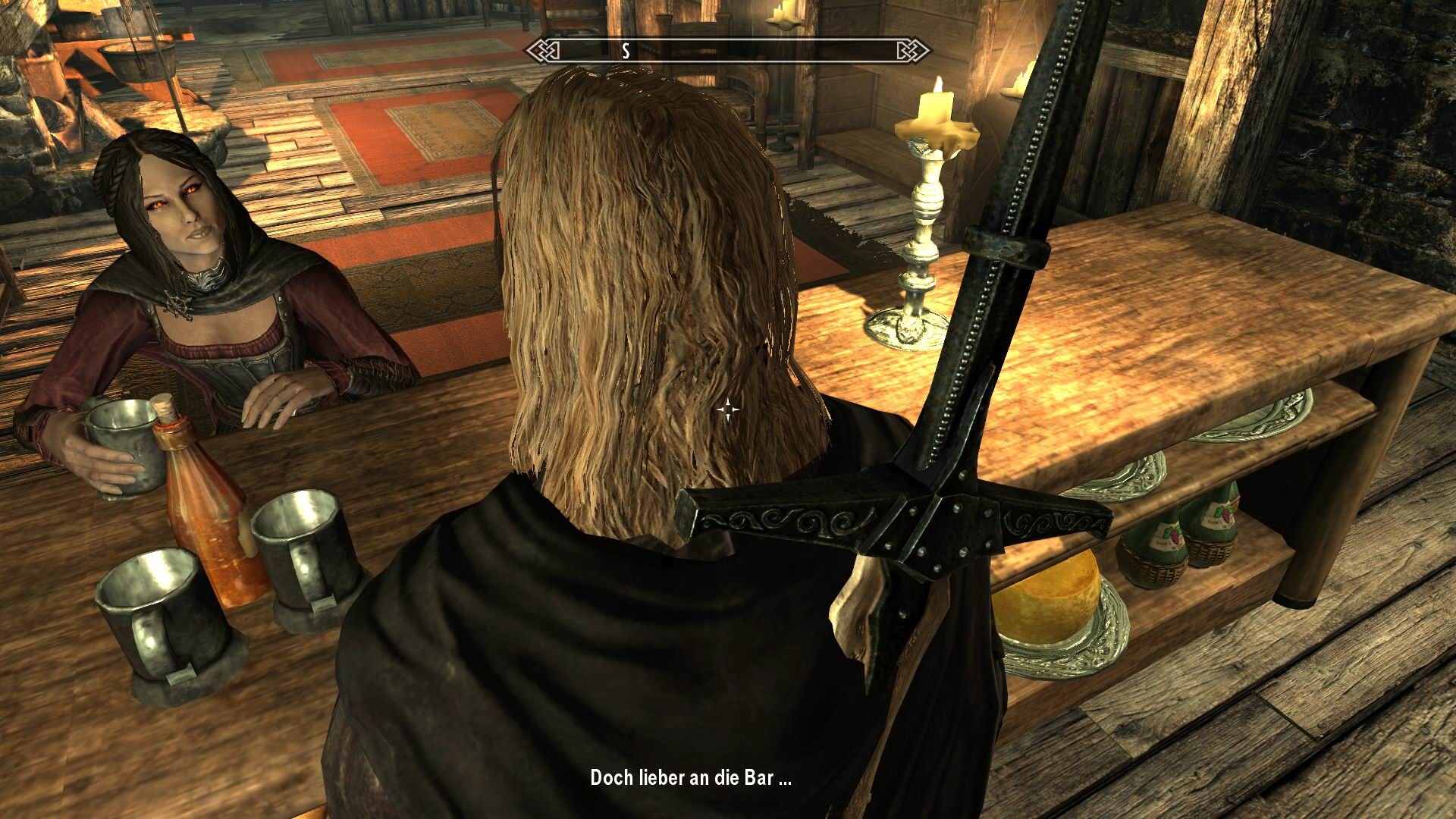Click the crosshair reticle in screen center
This screenshot has height=819, width=1456.
click(729, 409)
